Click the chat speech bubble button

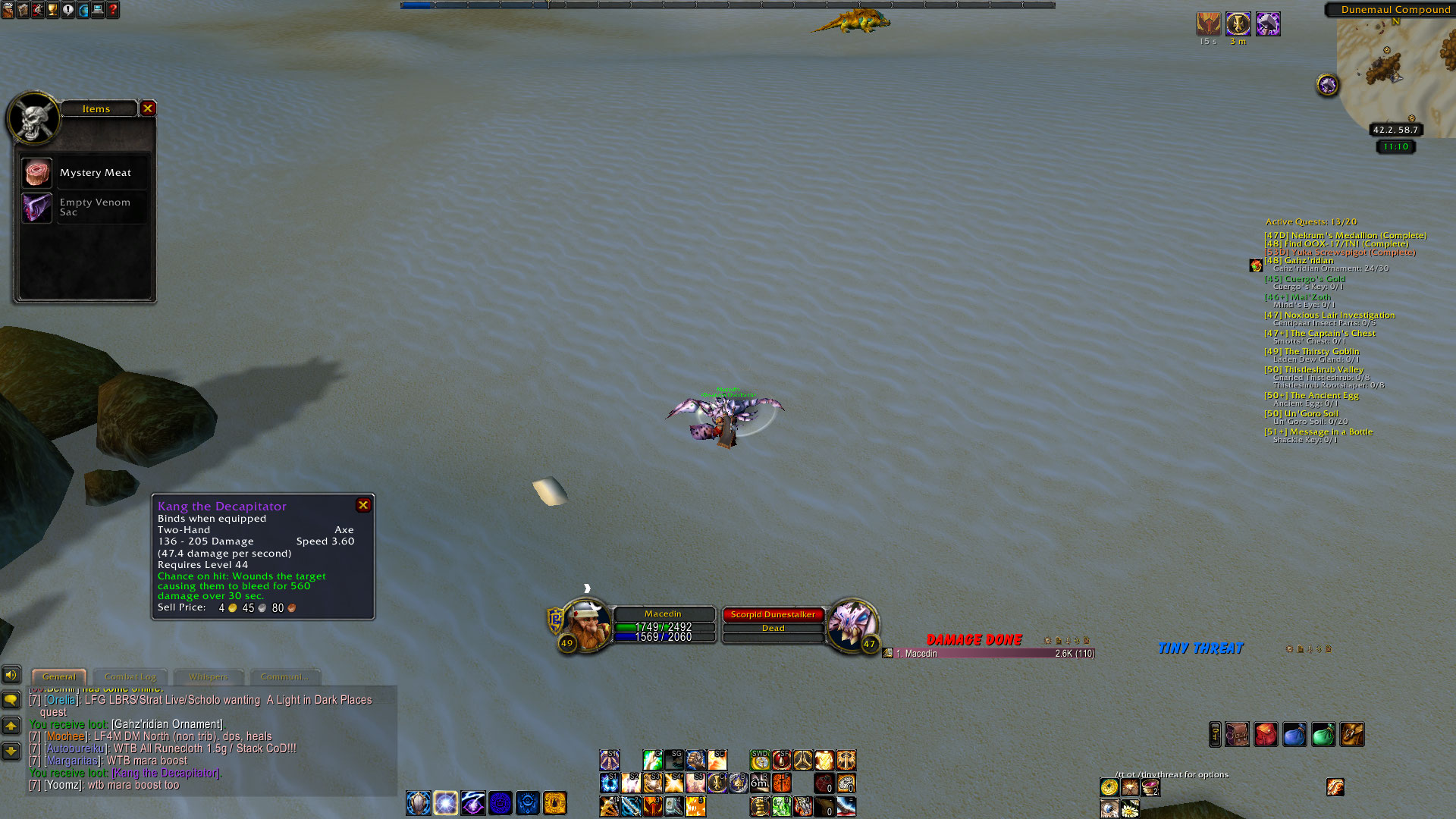(x=11, y=699)
